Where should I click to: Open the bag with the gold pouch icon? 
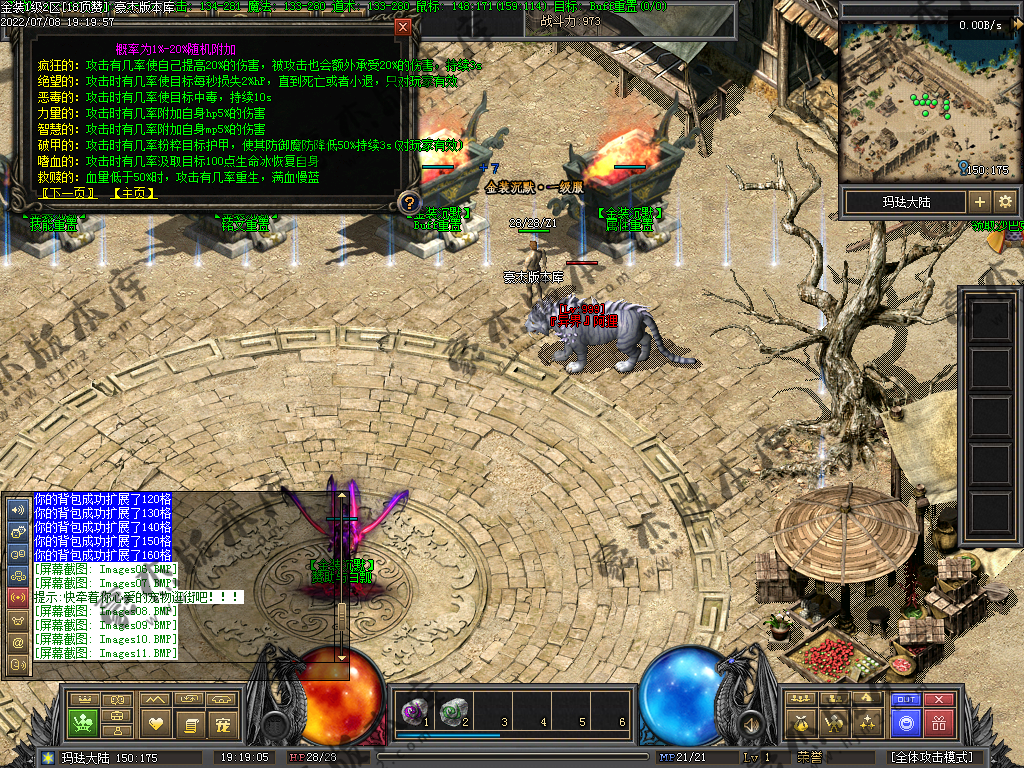(x=799, y=722)
